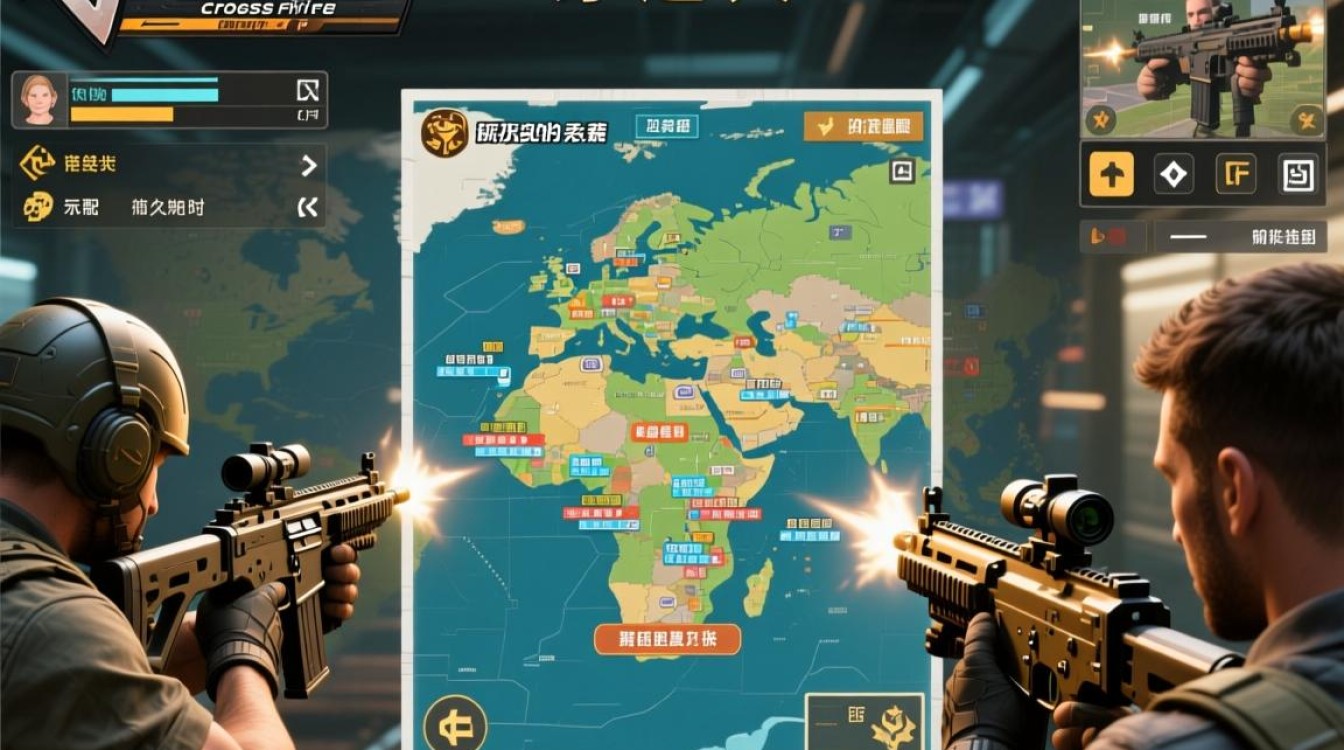Open the menu row with skull-like yellow icon
This screenshot has width=1344, height=750.
(x=38, y=207)
